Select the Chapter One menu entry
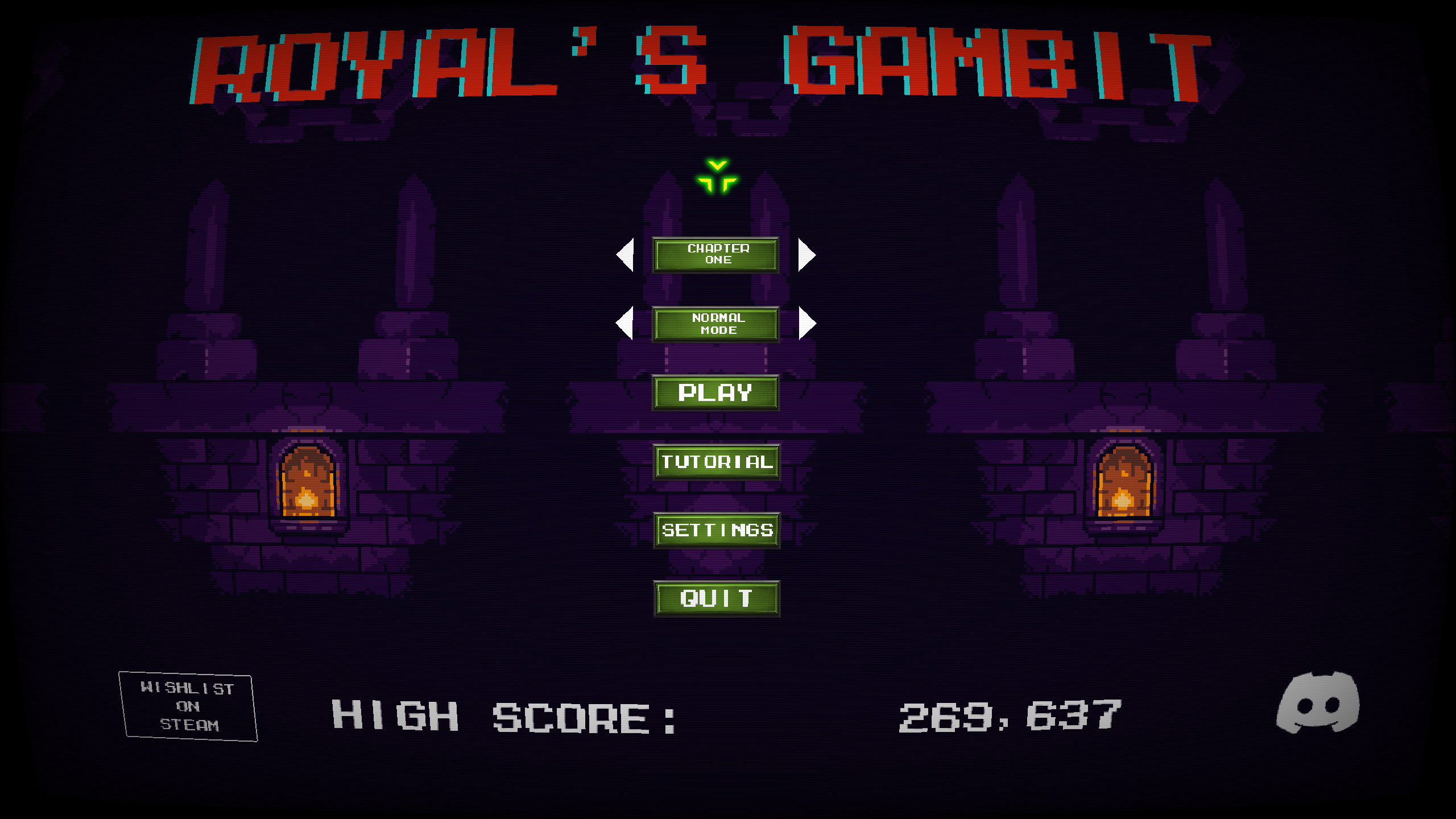The height and width of the screenshot is (819, 1456). pyautogui.click(x=715, y=255)
